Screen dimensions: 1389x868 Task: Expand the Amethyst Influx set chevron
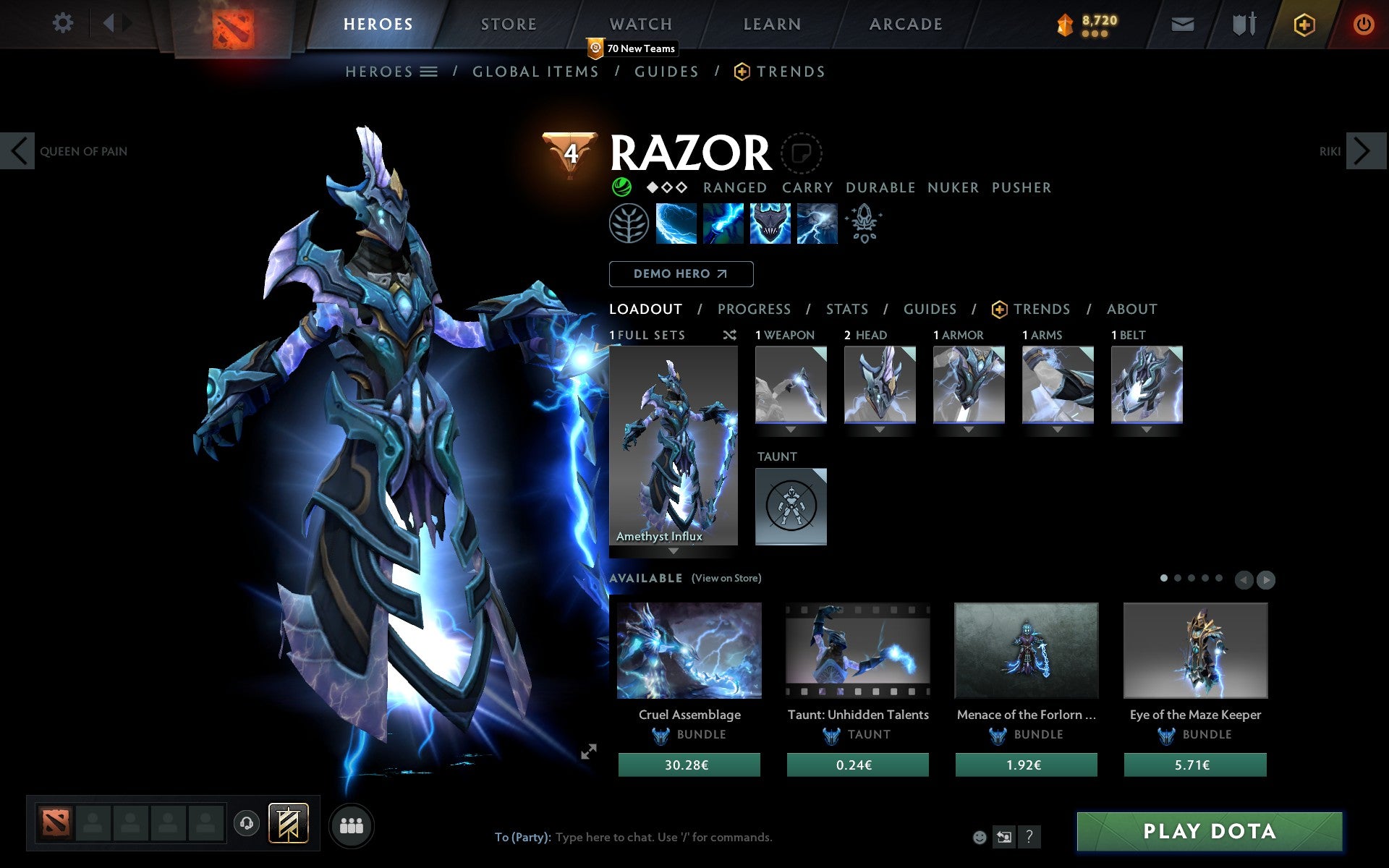click(674, 551)
